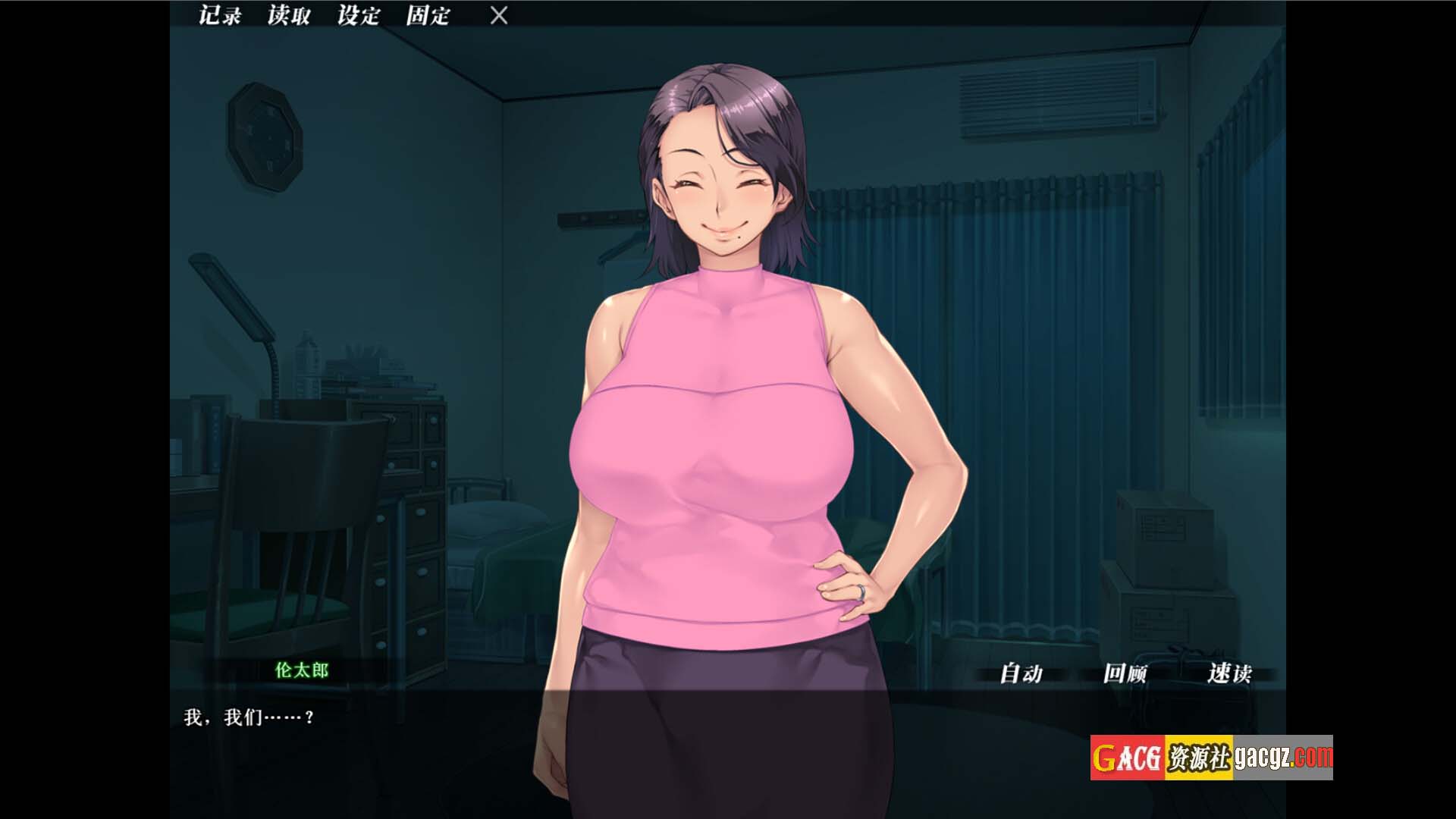1456x819 pixels.
Task: Open the 回顾 dialogue backlog
Action: point(1125,673)
